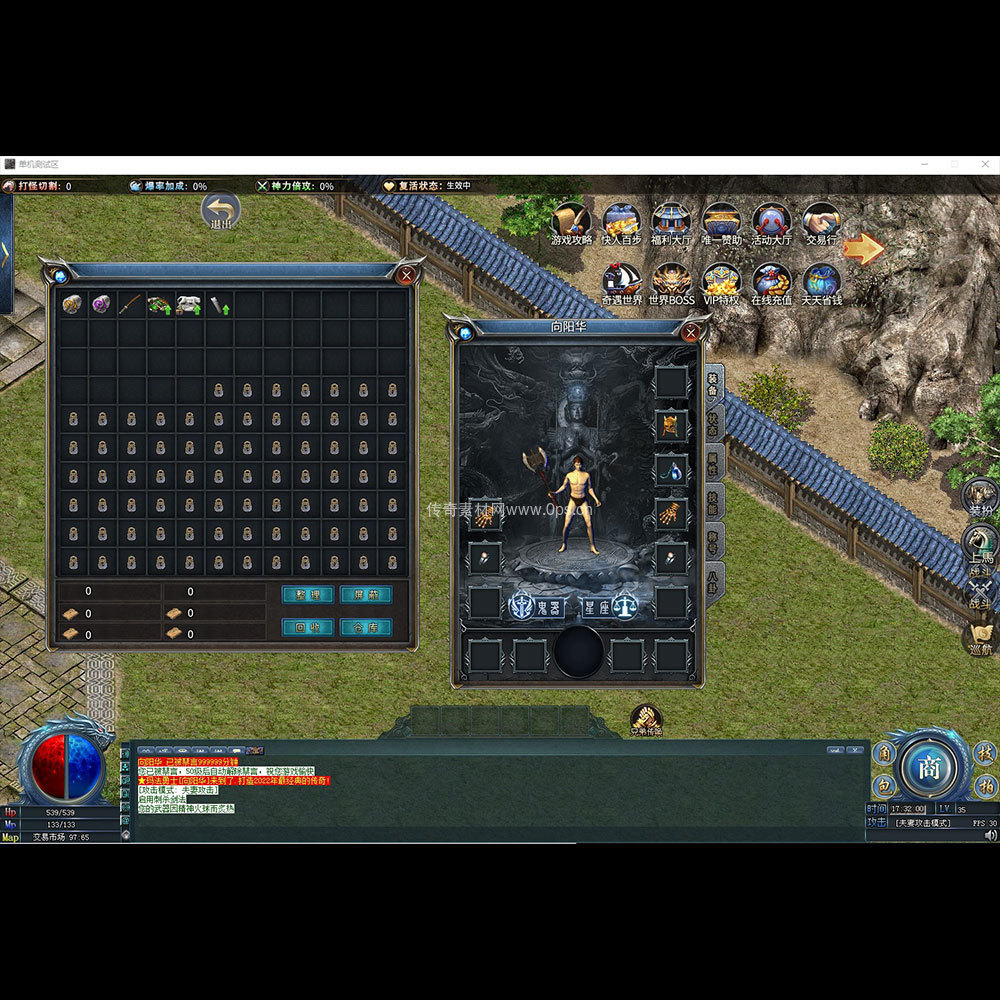Click the 退出 exit arrow button
The height and width of the screenshot is (1000, 1000).
(x=220, y=211)
